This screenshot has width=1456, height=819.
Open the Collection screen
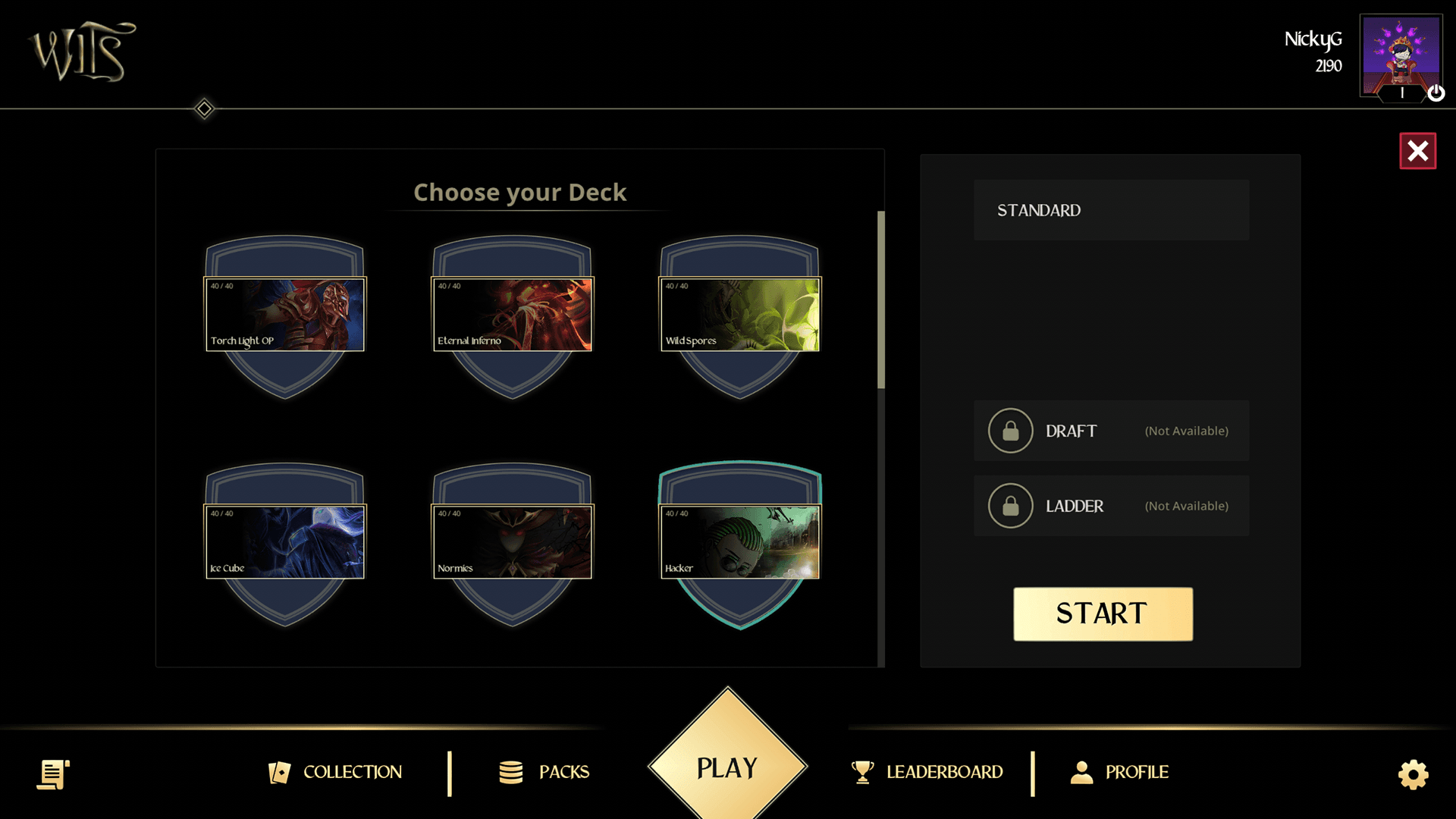coord(336,772)
